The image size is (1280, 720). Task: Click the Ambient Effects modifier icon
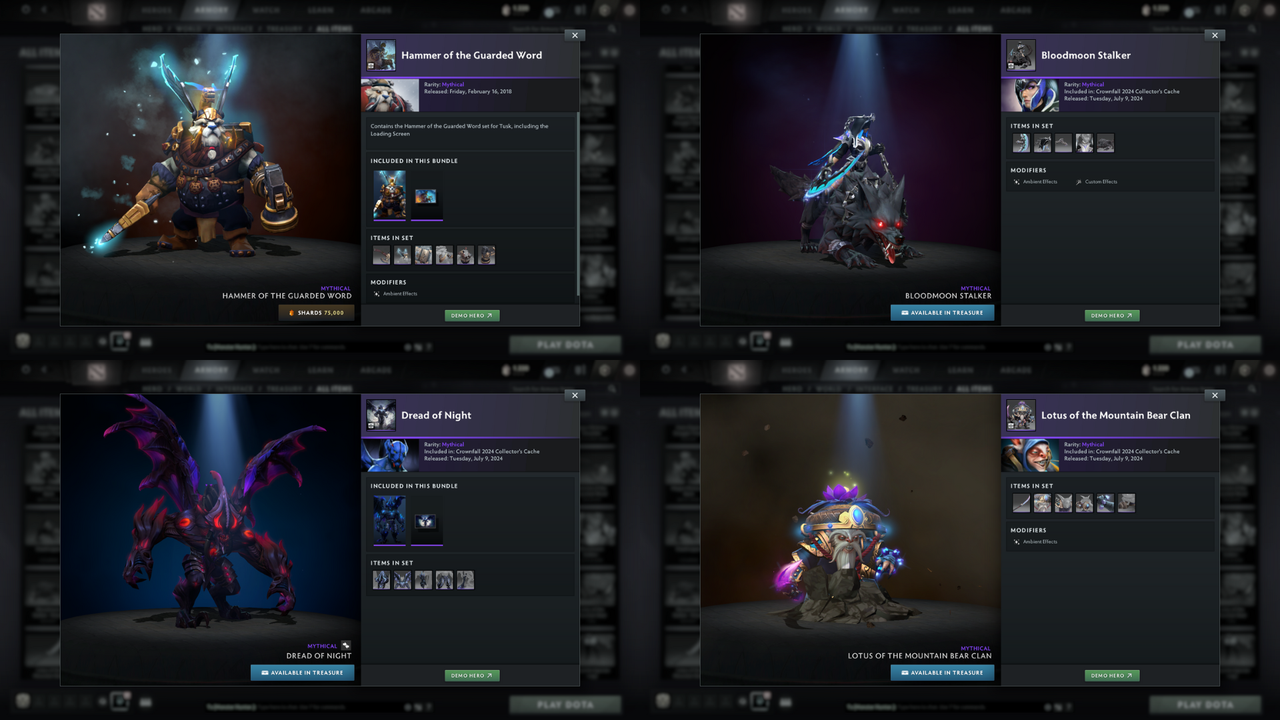[377, 294]
